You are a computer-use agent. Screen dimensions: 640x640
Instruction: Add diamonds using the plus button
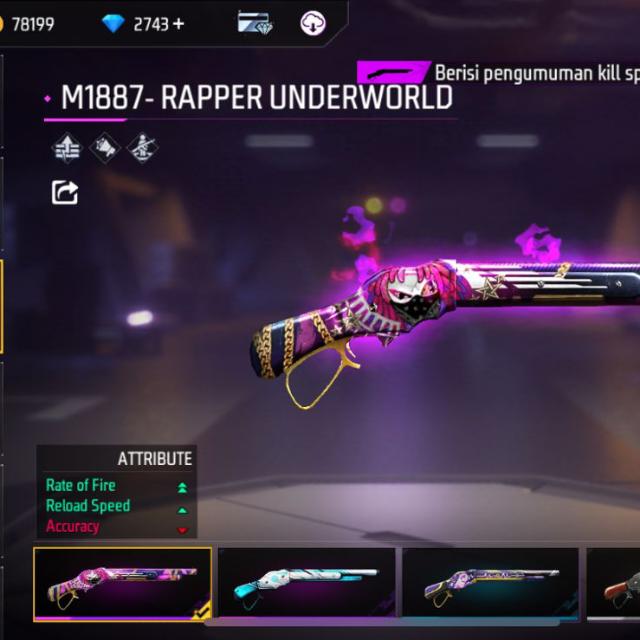pos(179,23)
